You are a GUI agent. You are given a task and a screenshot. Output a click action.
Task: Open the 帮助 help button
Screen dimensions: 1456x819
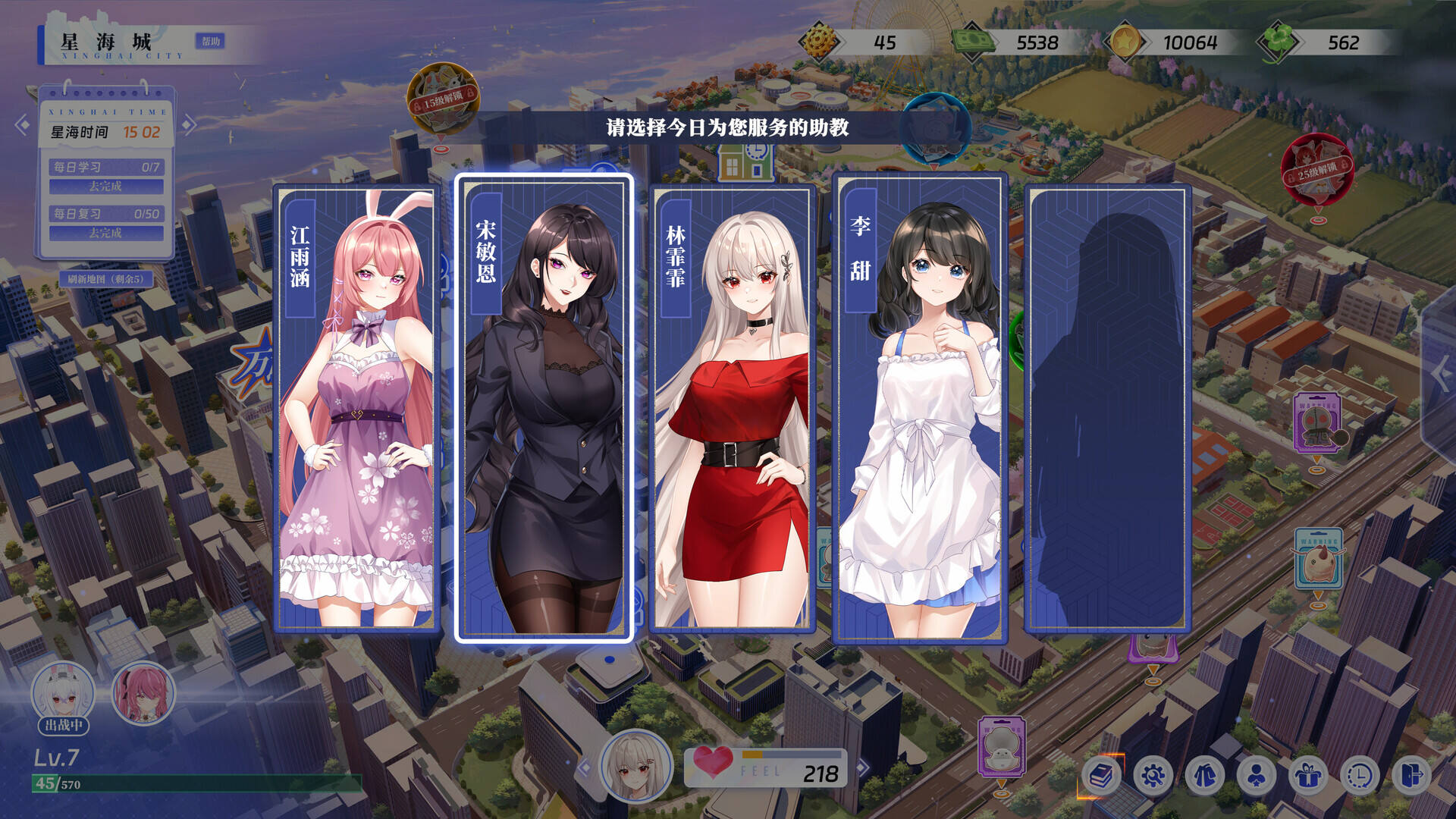(211, 41)
